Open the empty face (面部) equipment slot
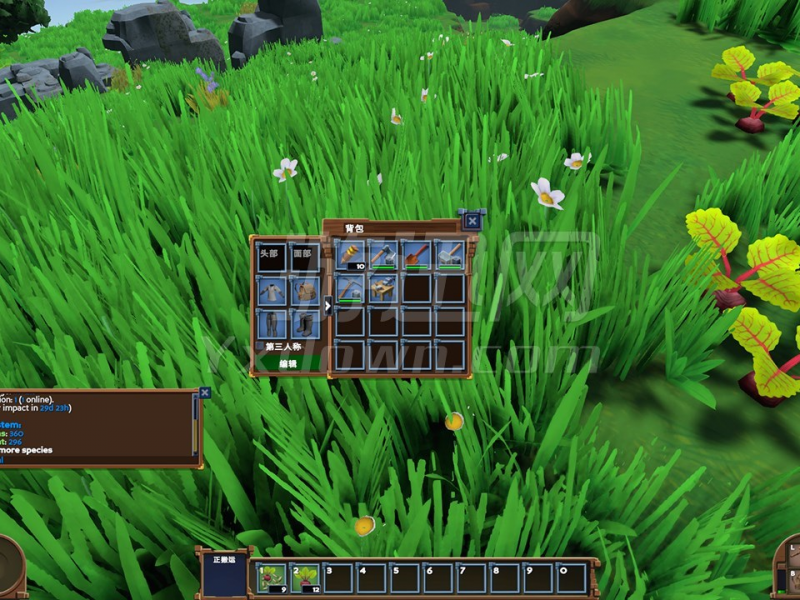Image resolution: width=800 pixels, height=600 pixels. (x=305, y=256)
